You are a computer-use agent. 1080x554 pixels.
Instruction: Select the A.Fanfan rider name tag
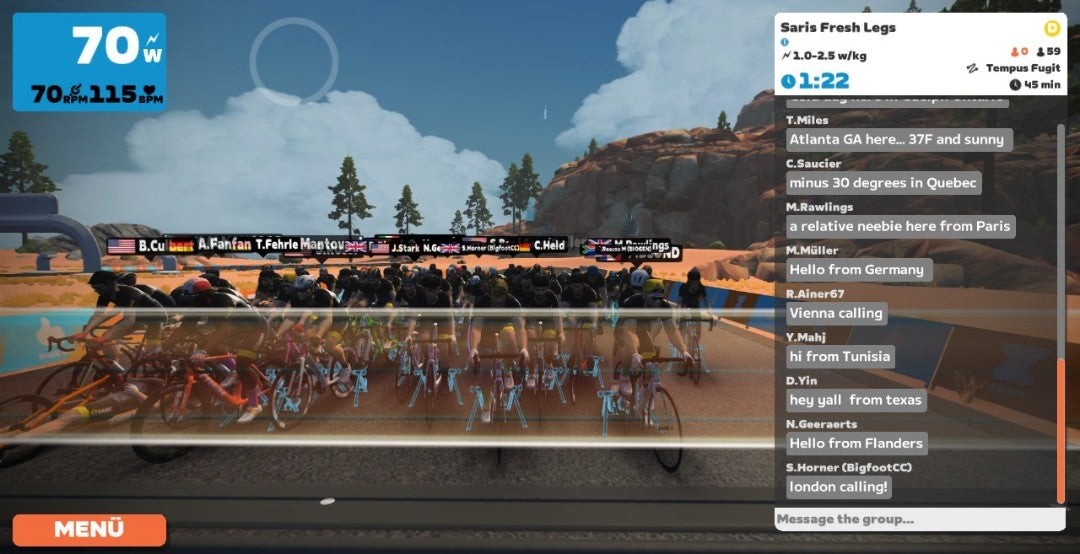[x=224, y=243]
